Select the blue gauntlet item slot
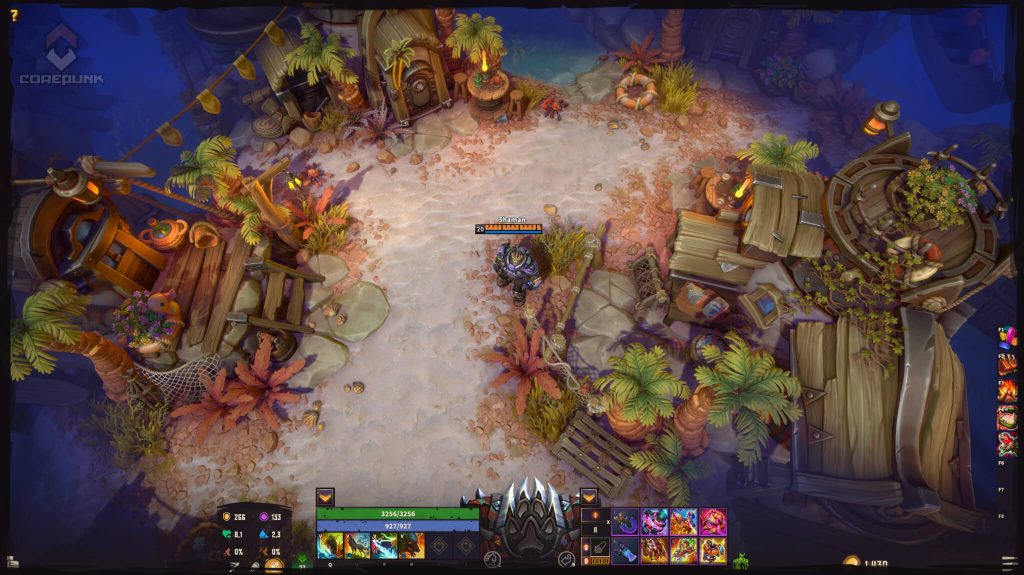Image resolution: width=1024 pixels, height=575 pixels. (626, 550)
